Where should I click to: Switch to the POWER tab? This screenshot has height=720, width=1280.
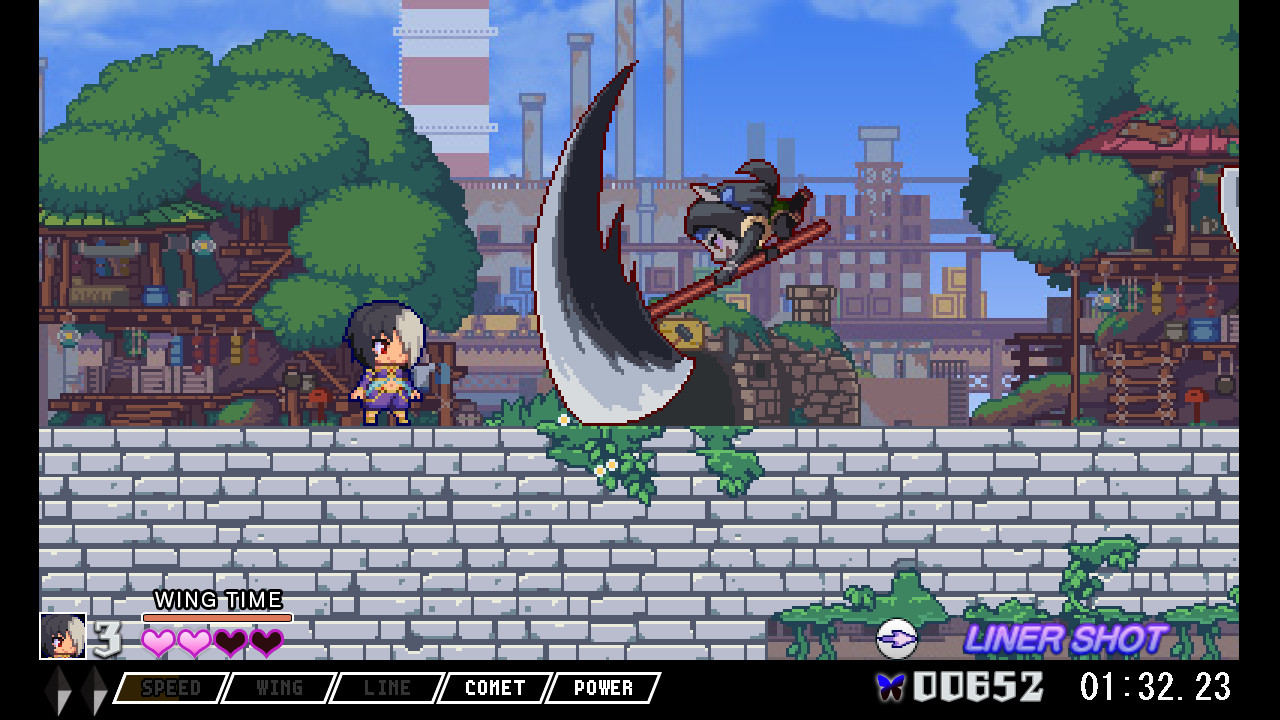point(601,688)
